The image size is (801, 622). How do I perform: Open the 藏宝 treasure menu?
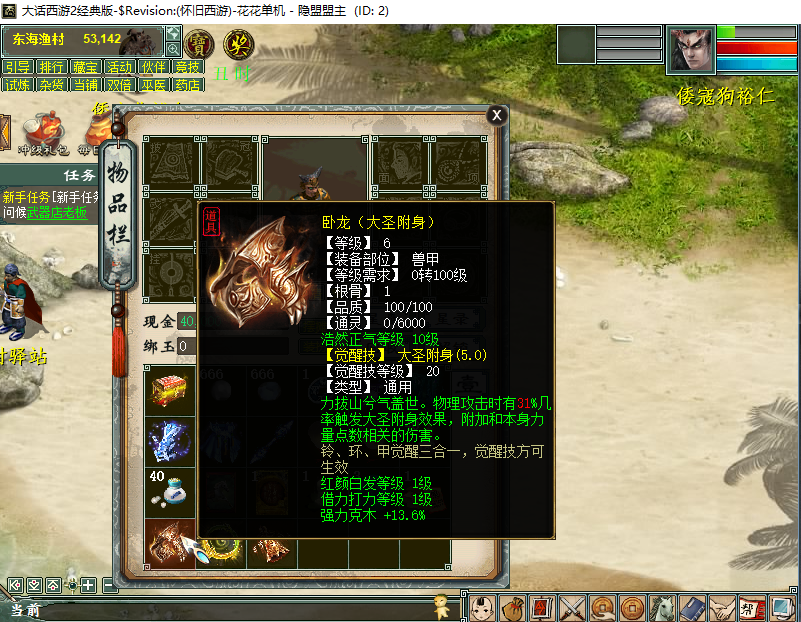[85, 67]
